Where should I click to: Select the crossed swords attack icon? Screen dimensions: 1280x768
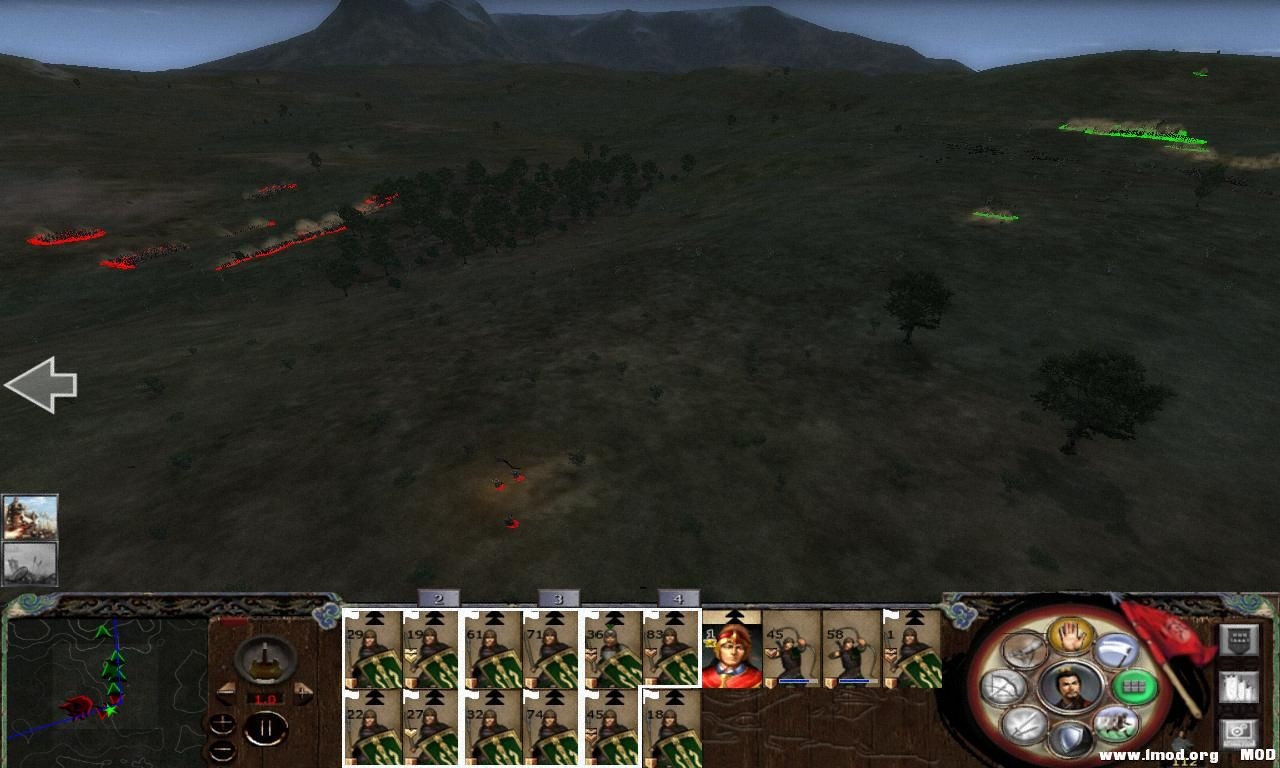1022,724
